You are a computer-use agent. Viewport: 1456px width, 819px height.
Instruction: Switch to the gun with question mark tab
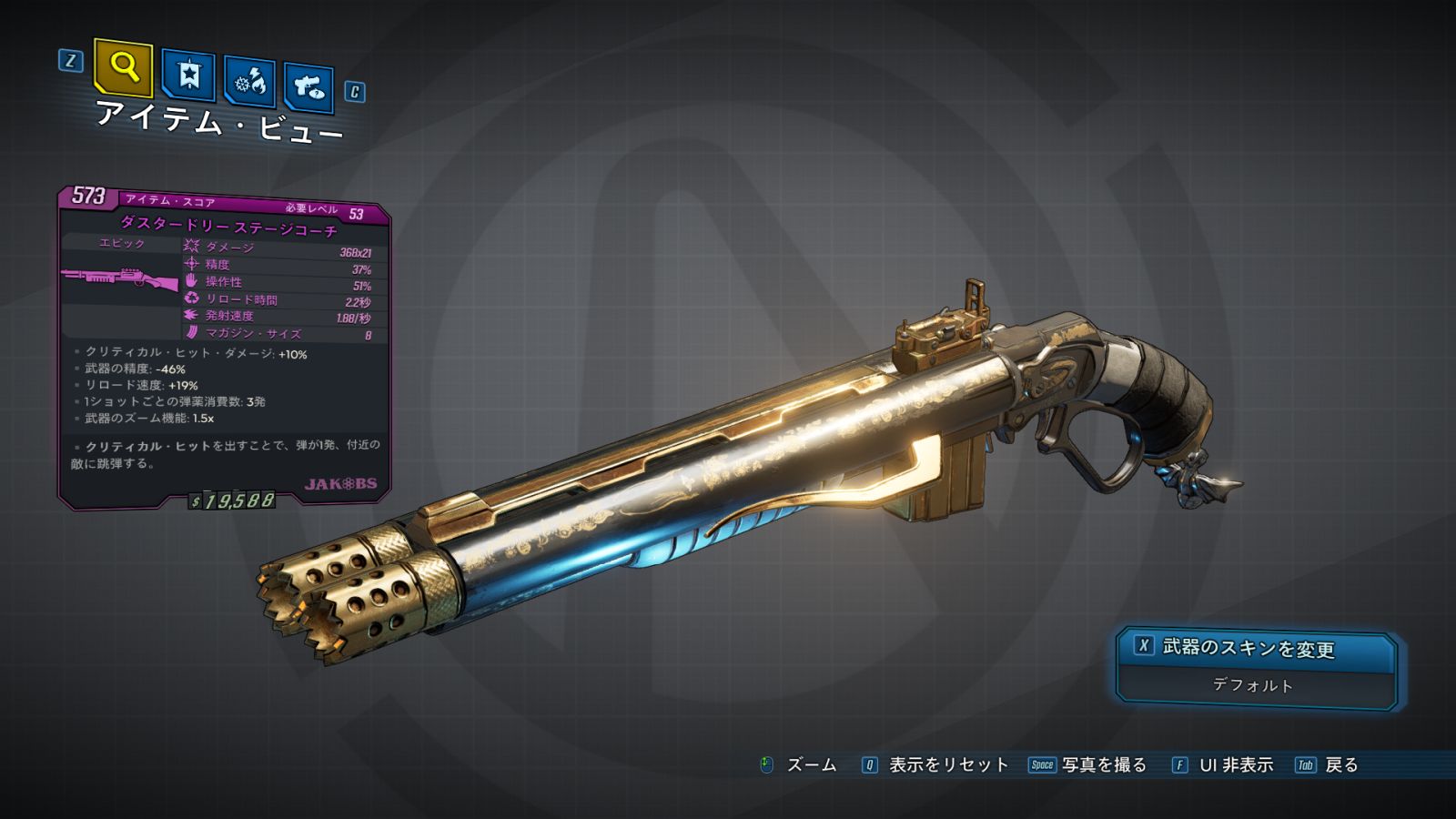pos(308,87)
